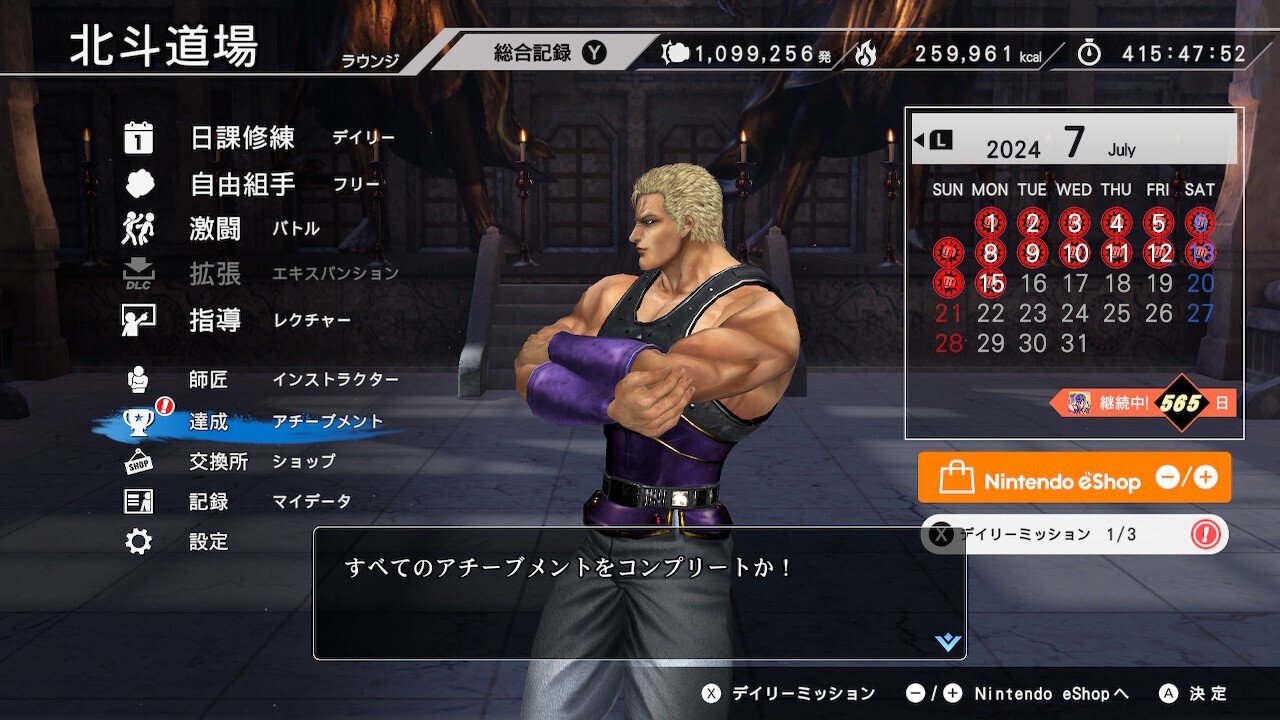The image size is (1280, 720).
Task: Open 激闘 battle mode via the fighters icon
Action: click(137, 229)
